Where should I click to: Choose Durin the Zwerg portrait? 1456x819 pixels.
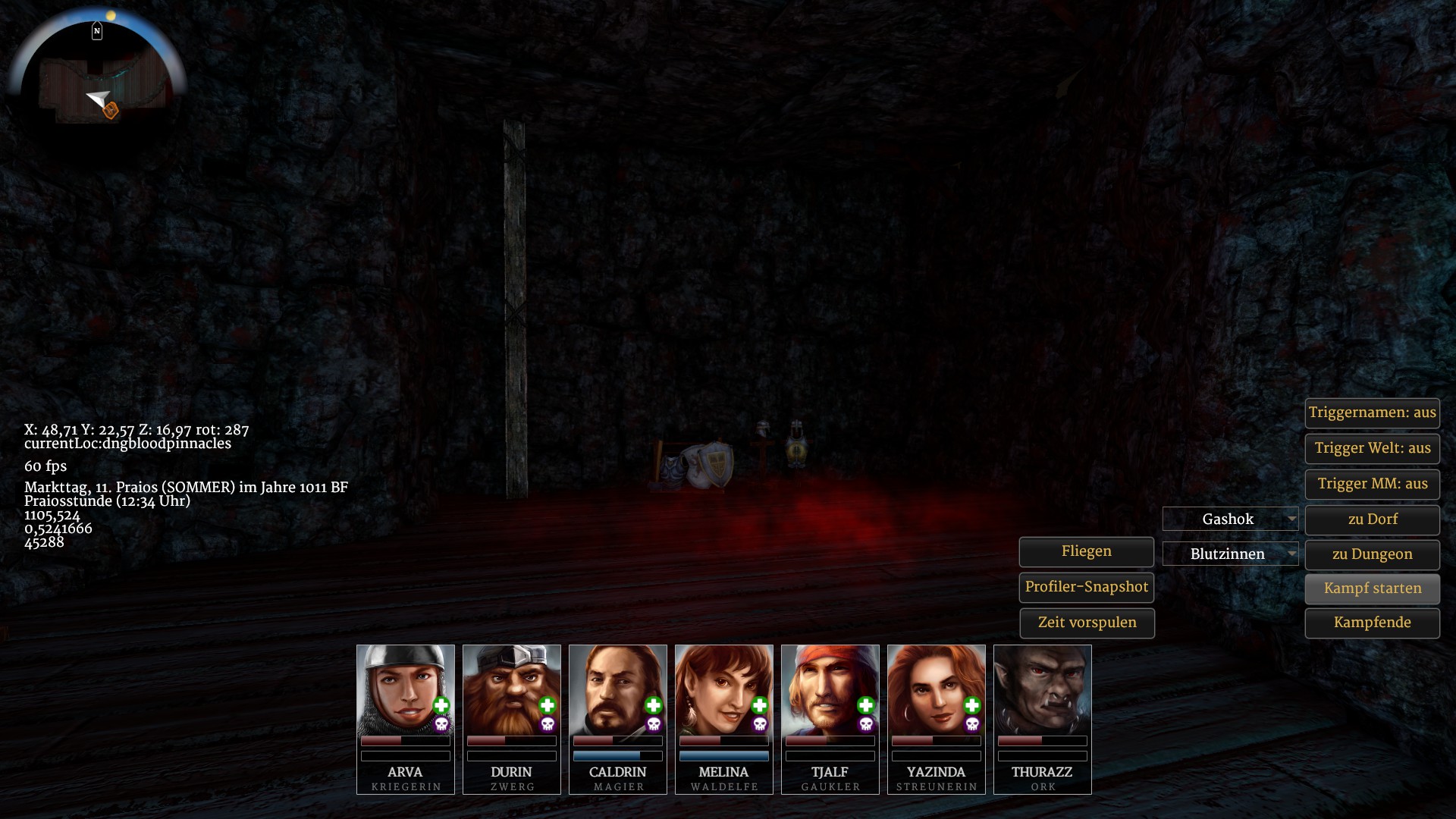click(x=511, y=690)
